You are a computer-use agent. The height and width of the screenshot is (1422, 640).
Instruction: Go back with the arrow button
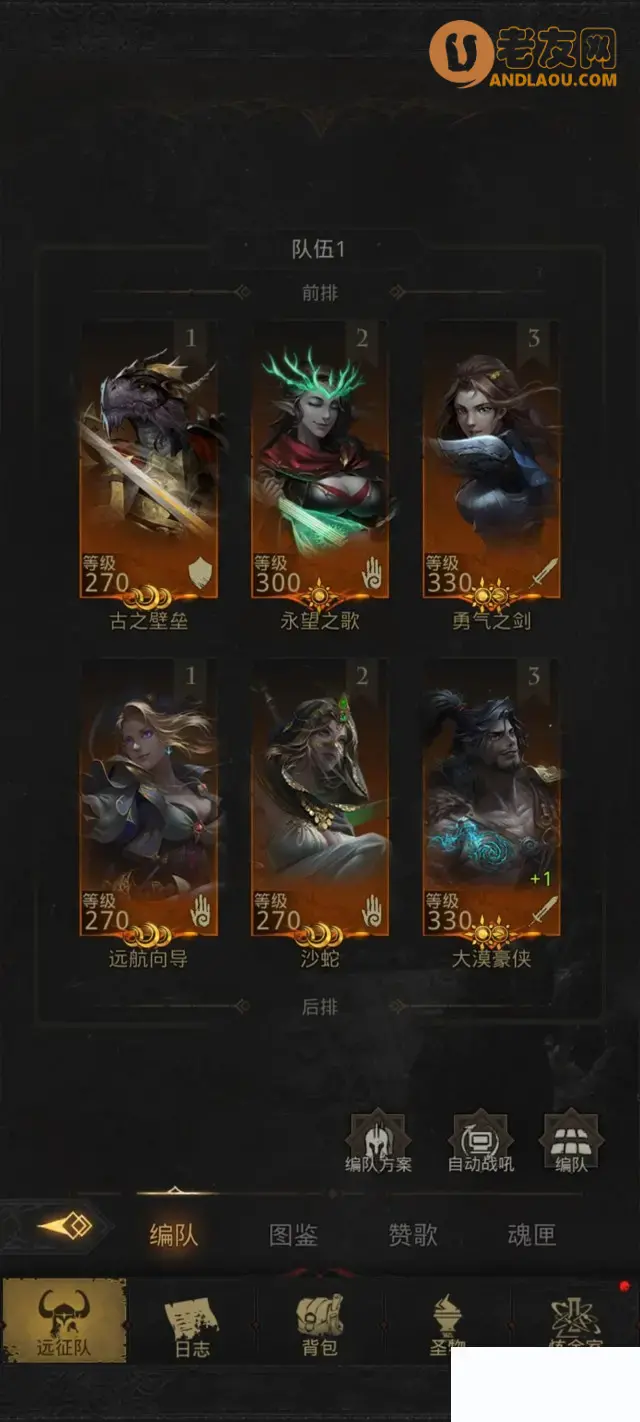[x=65, y=1226]
